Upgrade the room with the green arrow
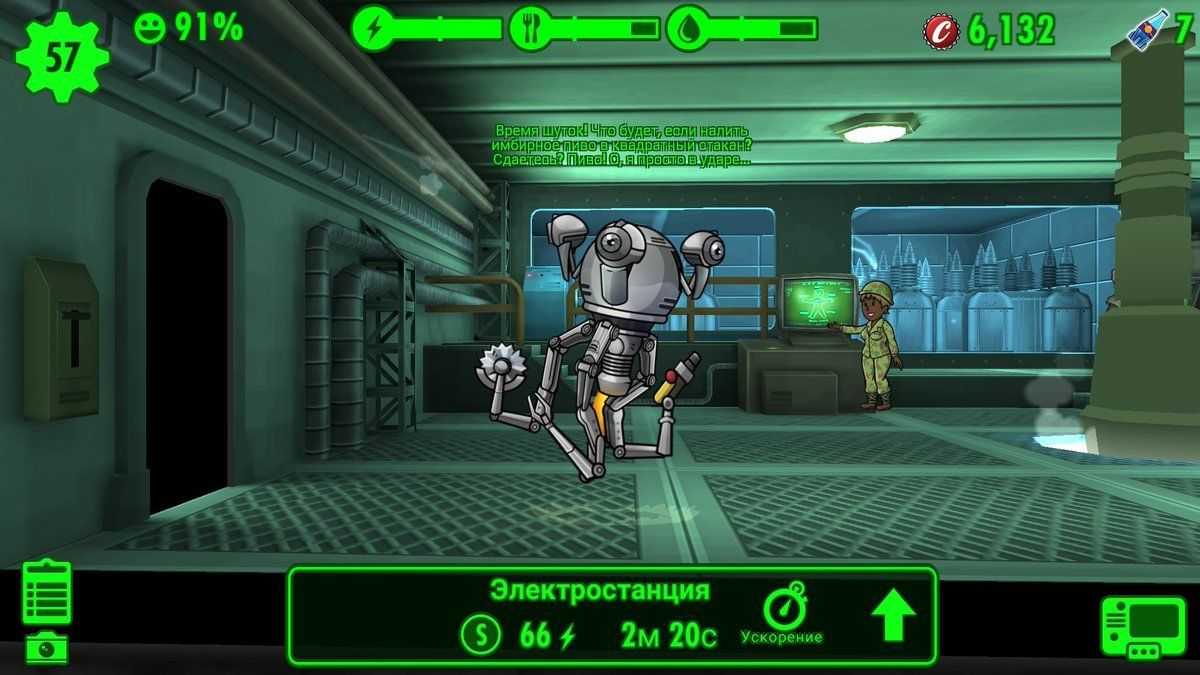Image resolution: width=1200 pixels, height=675 pixels. coord(894,616)
